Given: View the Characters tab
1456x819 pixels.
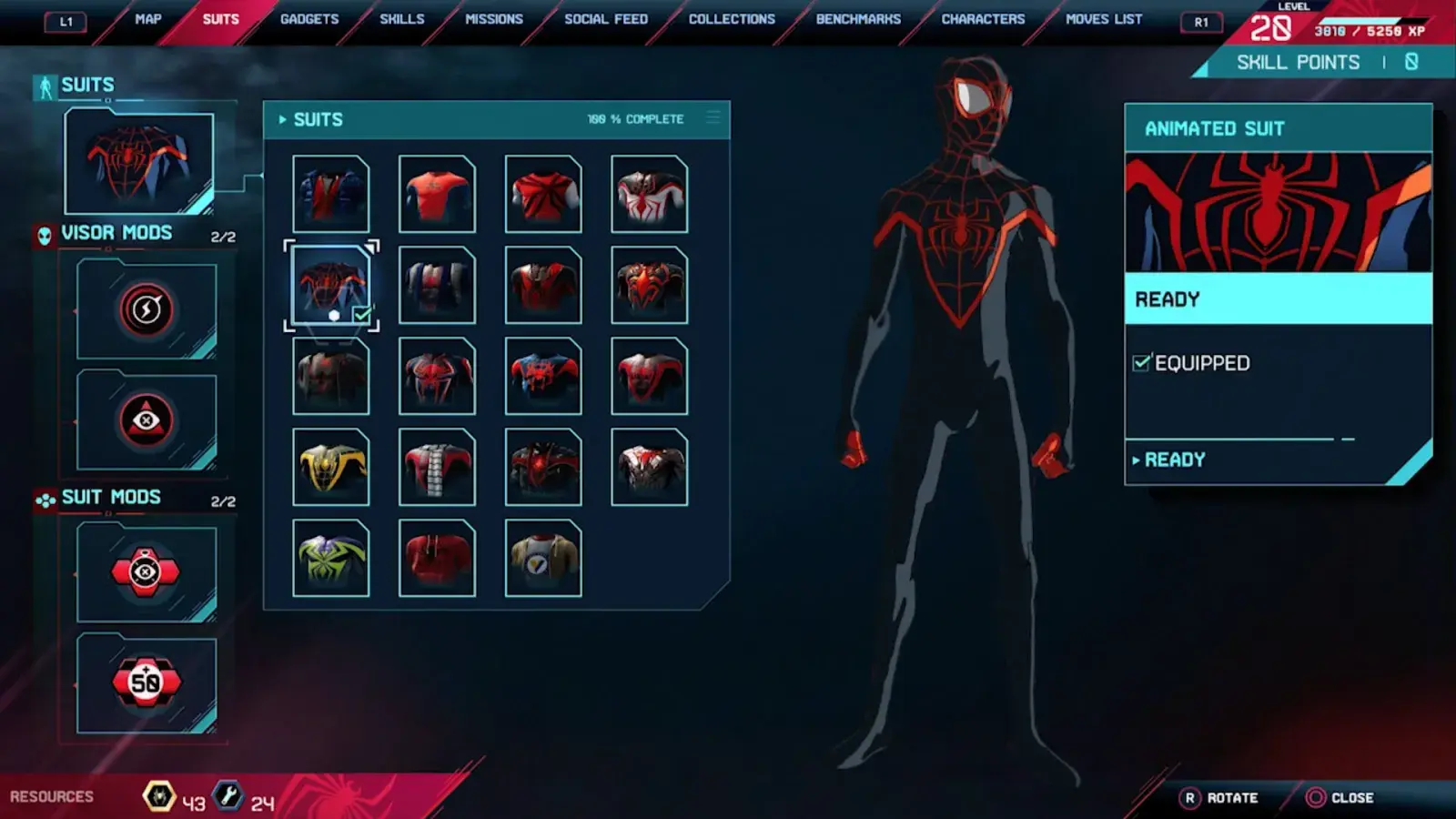Looking at the screenshot, I should [x=983, y=19].
